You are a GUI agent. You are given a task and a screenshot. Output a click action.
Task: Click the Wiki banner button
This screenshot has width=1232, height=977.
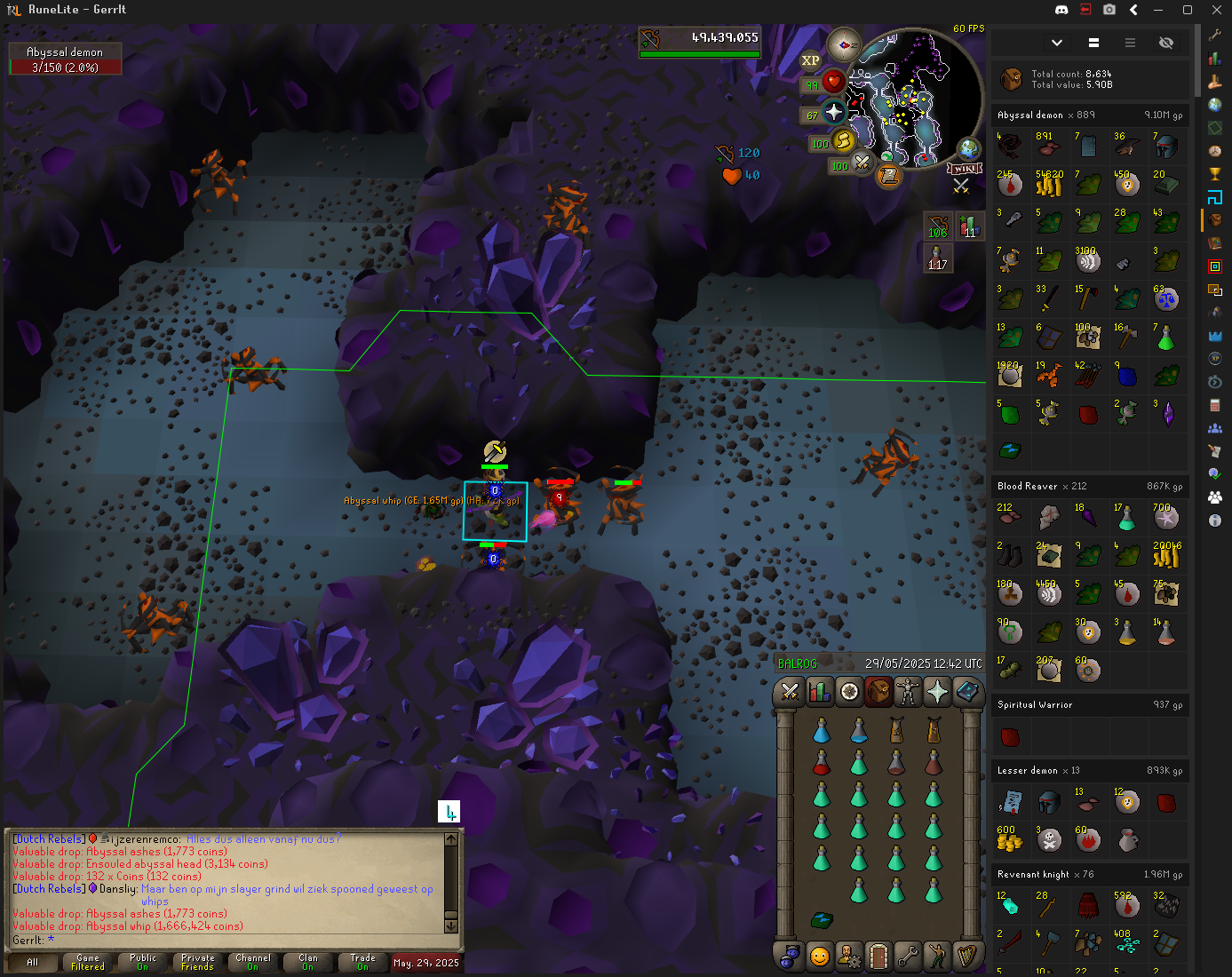point(964,169)
